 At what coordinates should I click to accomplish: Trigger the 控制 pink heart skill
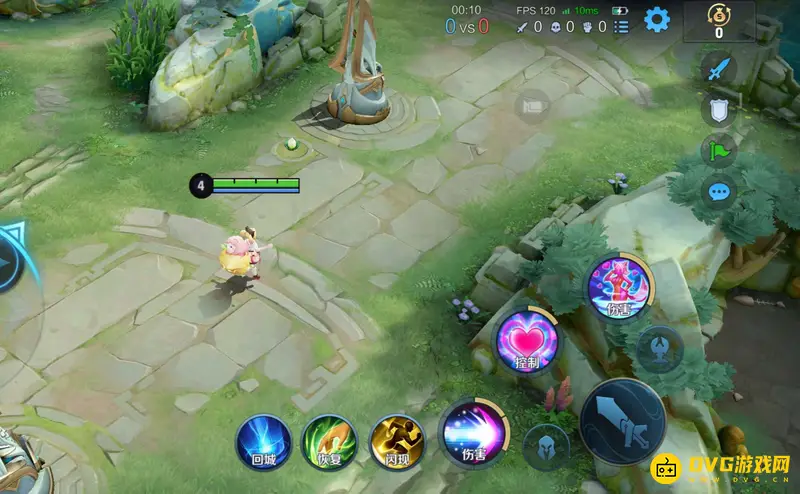click(x=526, y=338)
